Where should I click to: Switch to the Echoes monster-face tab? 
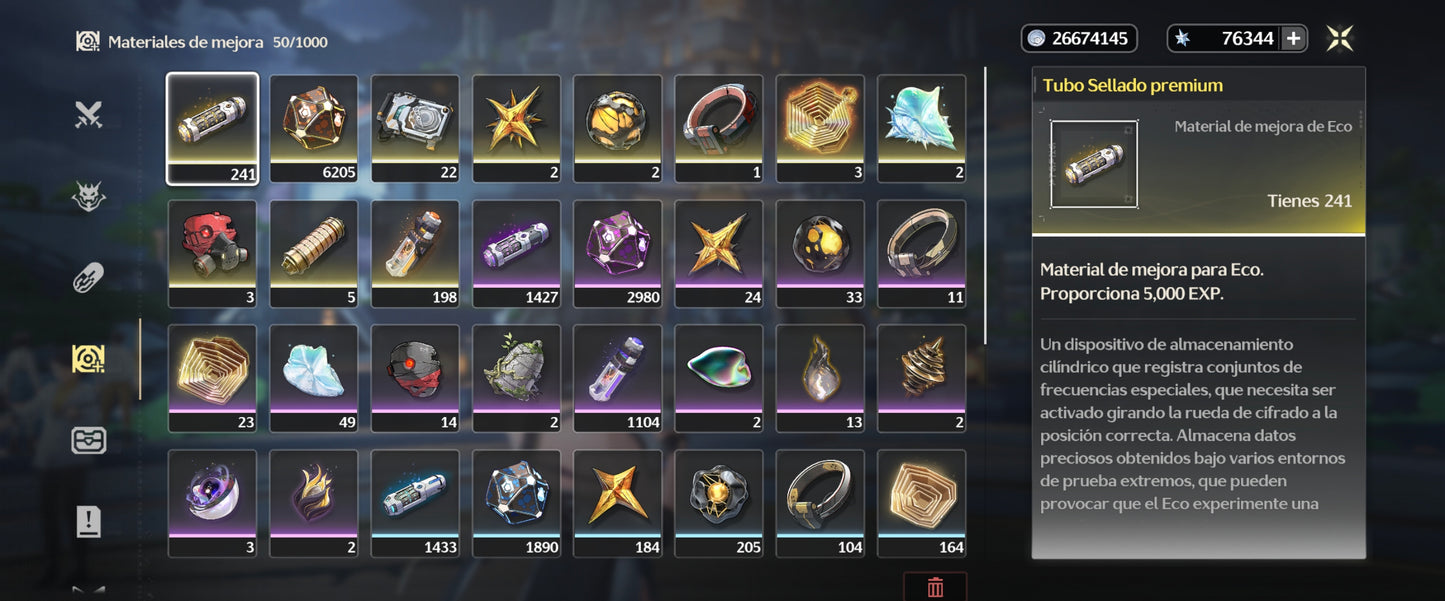pyautogui.click(x=89, y=197)
